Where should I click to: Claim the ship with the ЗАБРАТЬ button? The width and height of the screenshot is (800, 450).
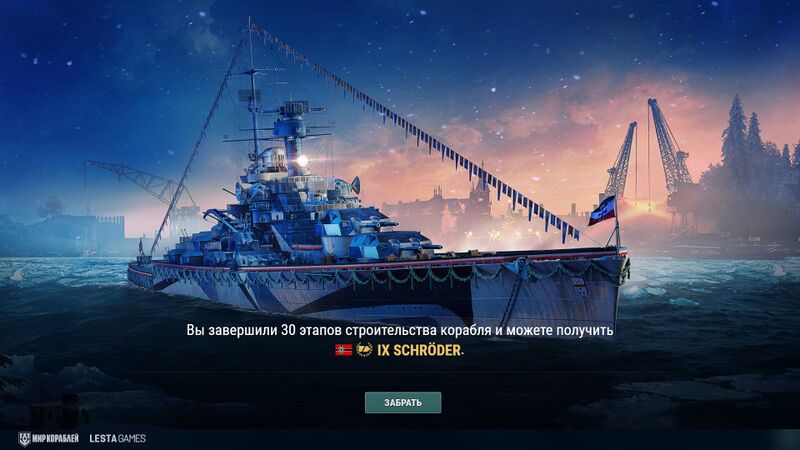point(402,403)
